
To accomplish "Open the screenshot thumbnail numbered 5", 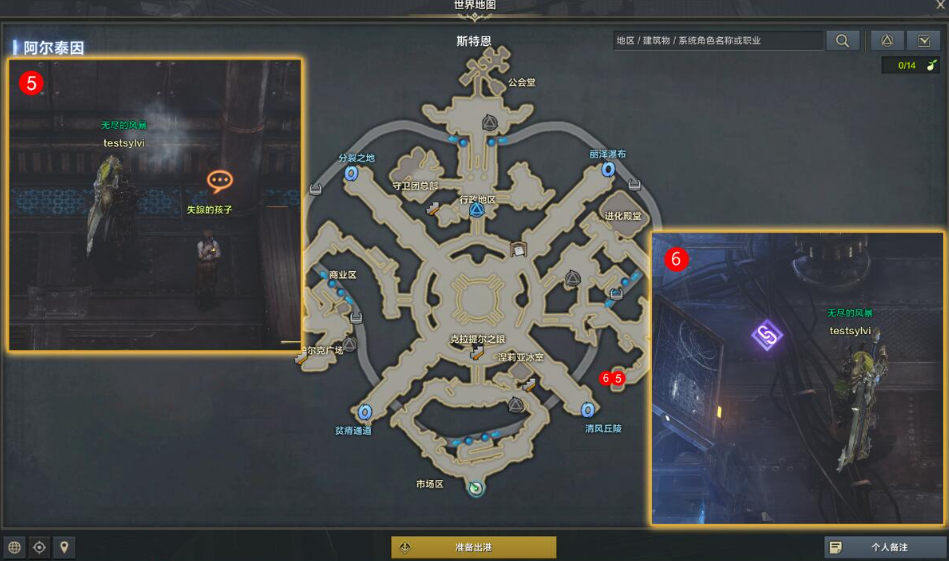I will click(155, 204).
